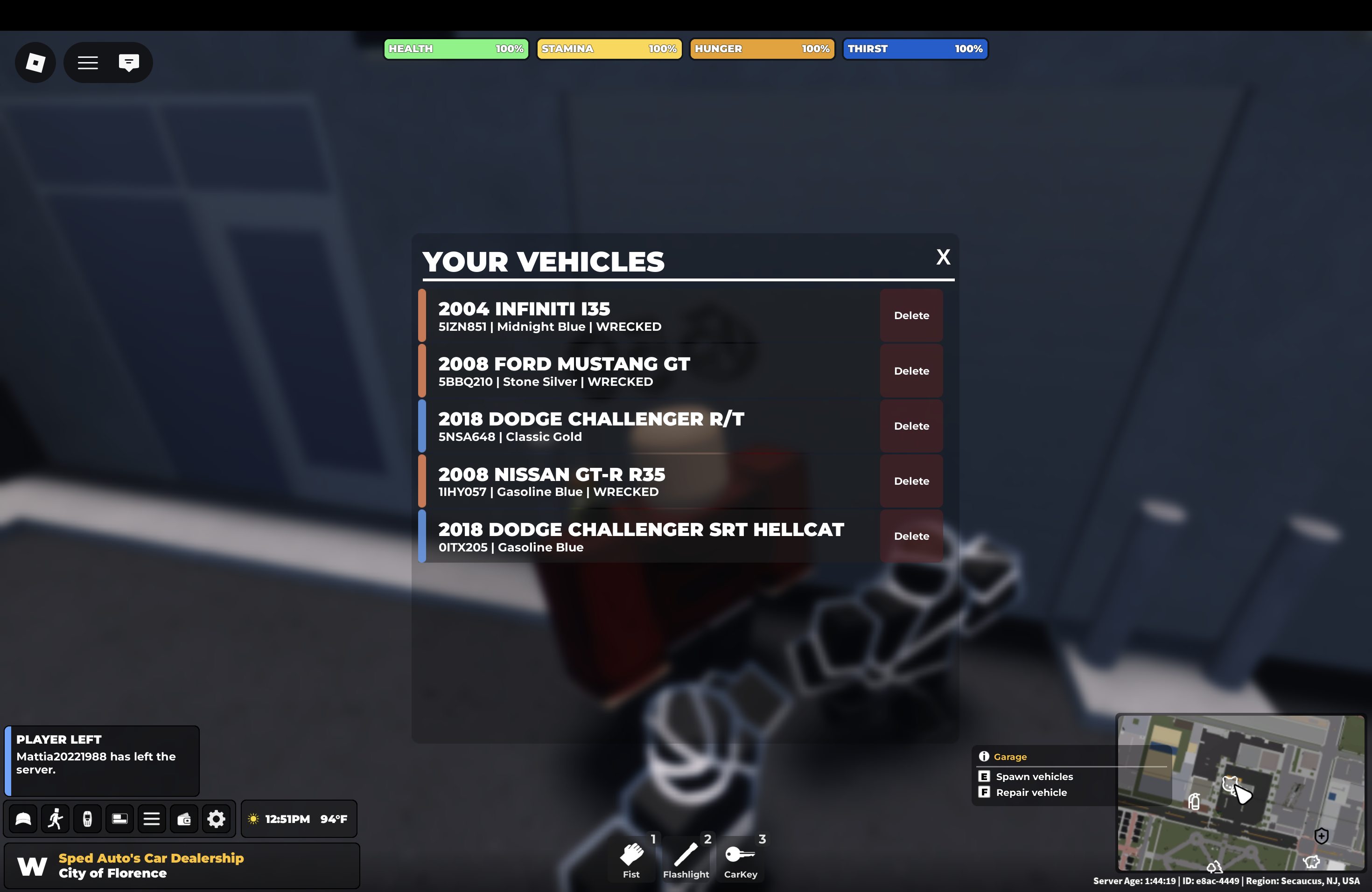Open the wallet icon
The image size is (1372, 892).
tap(184, 819)
